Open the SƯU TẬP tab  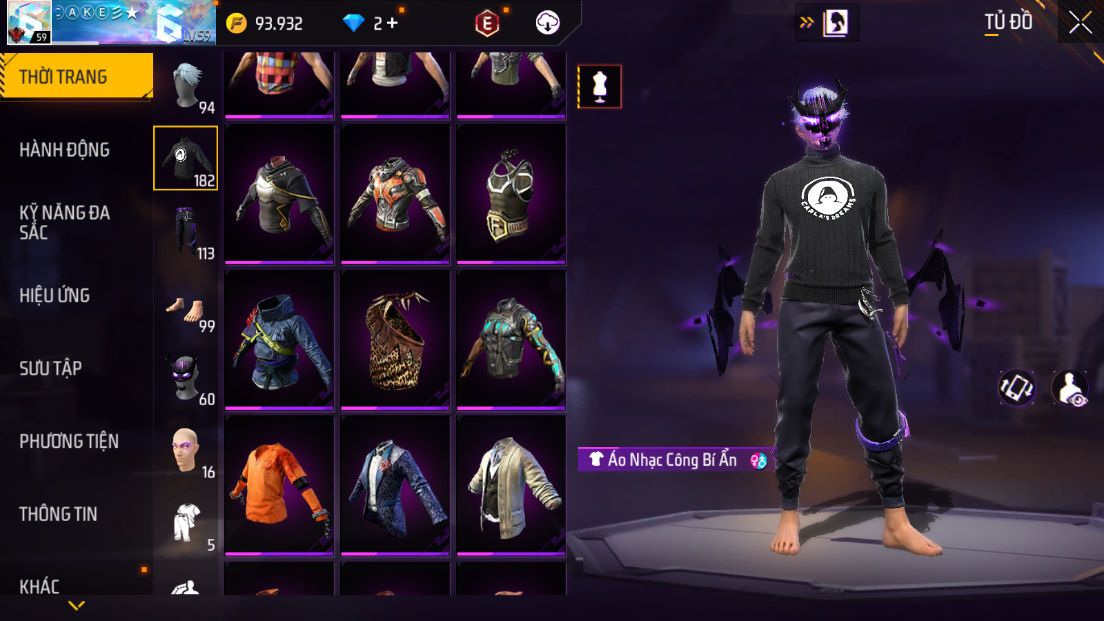pyautogui.click(x=51, y=369)
